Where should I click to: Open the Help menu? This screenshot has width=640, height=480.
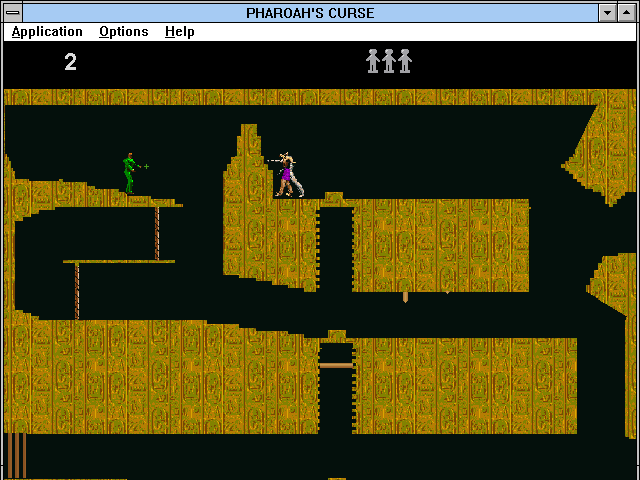(x=180, y=32)
